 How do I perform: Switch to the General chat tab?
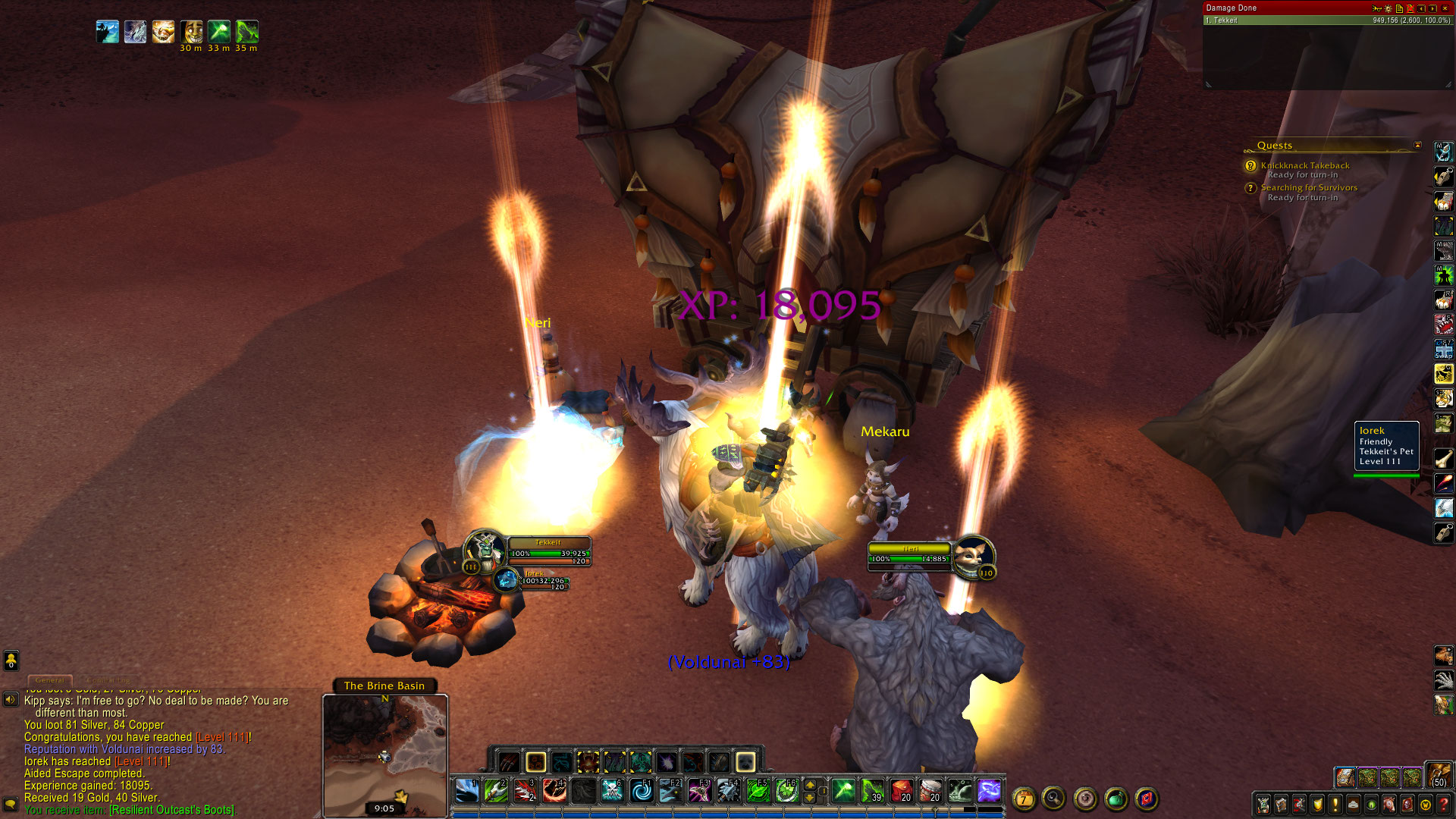pos(50,680)
